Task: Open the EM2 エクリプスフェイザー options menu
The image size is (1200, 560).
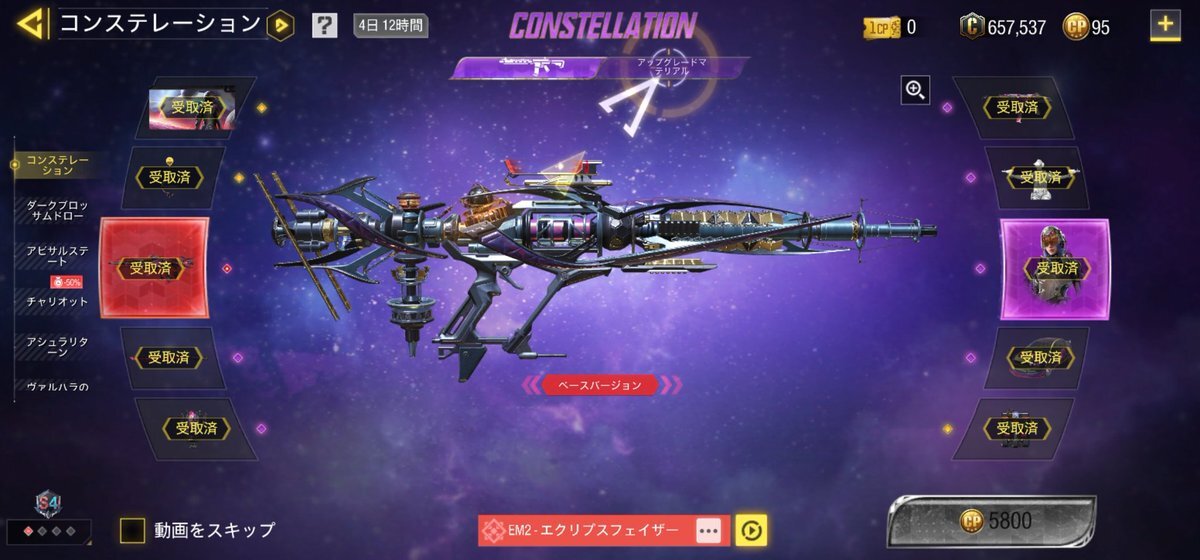Action: tap(708, 530)
